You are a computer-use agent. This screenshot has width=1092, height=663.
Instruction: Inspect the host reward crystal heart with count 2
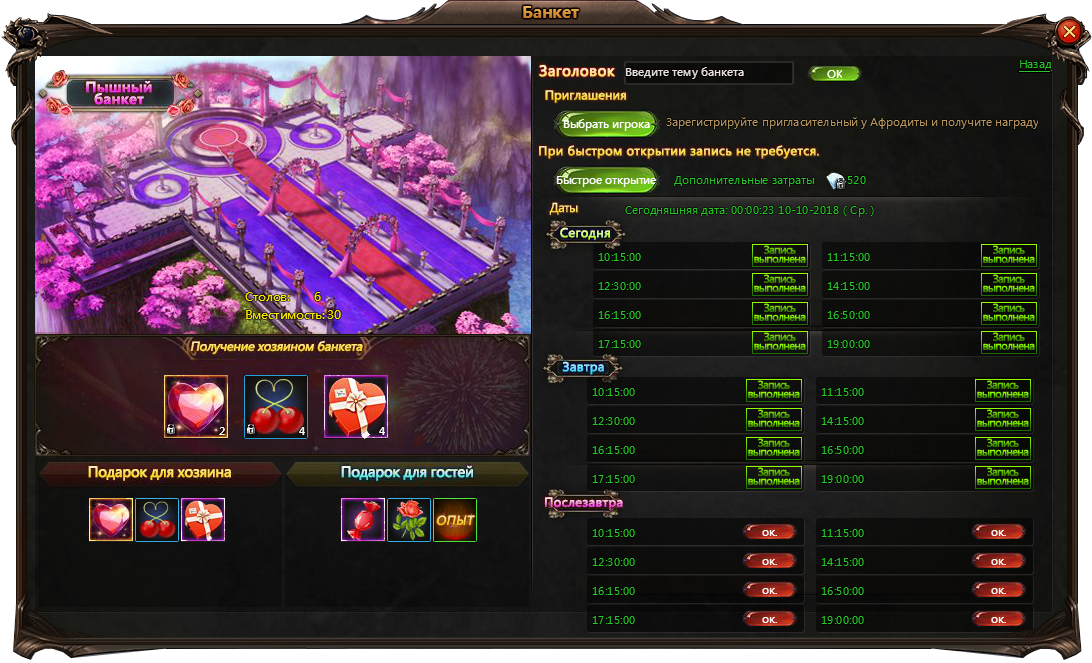point(196,407)
